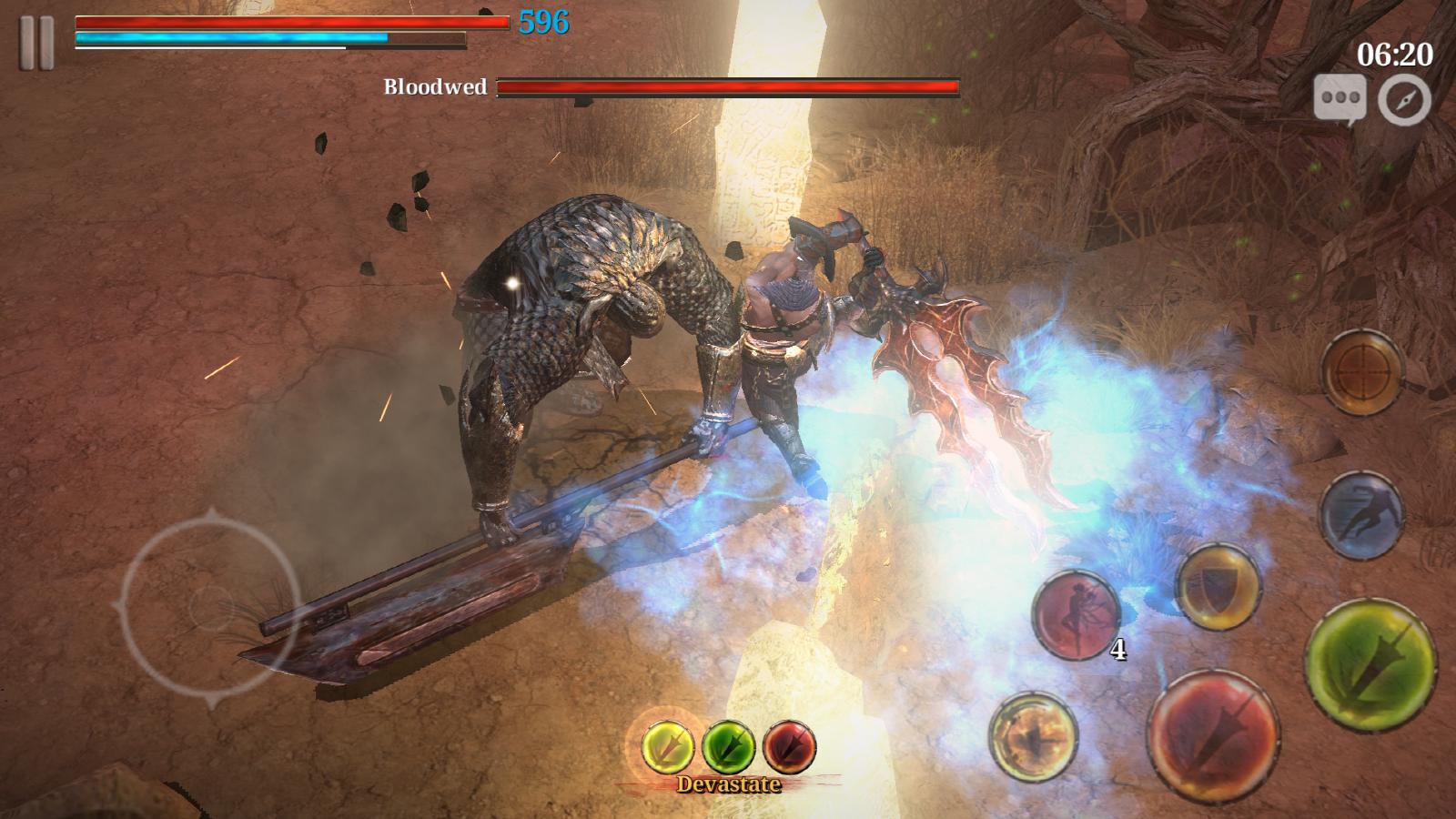
Task: Trigger the red dancer skill with count 4
Action: [x=1076, y=614]
